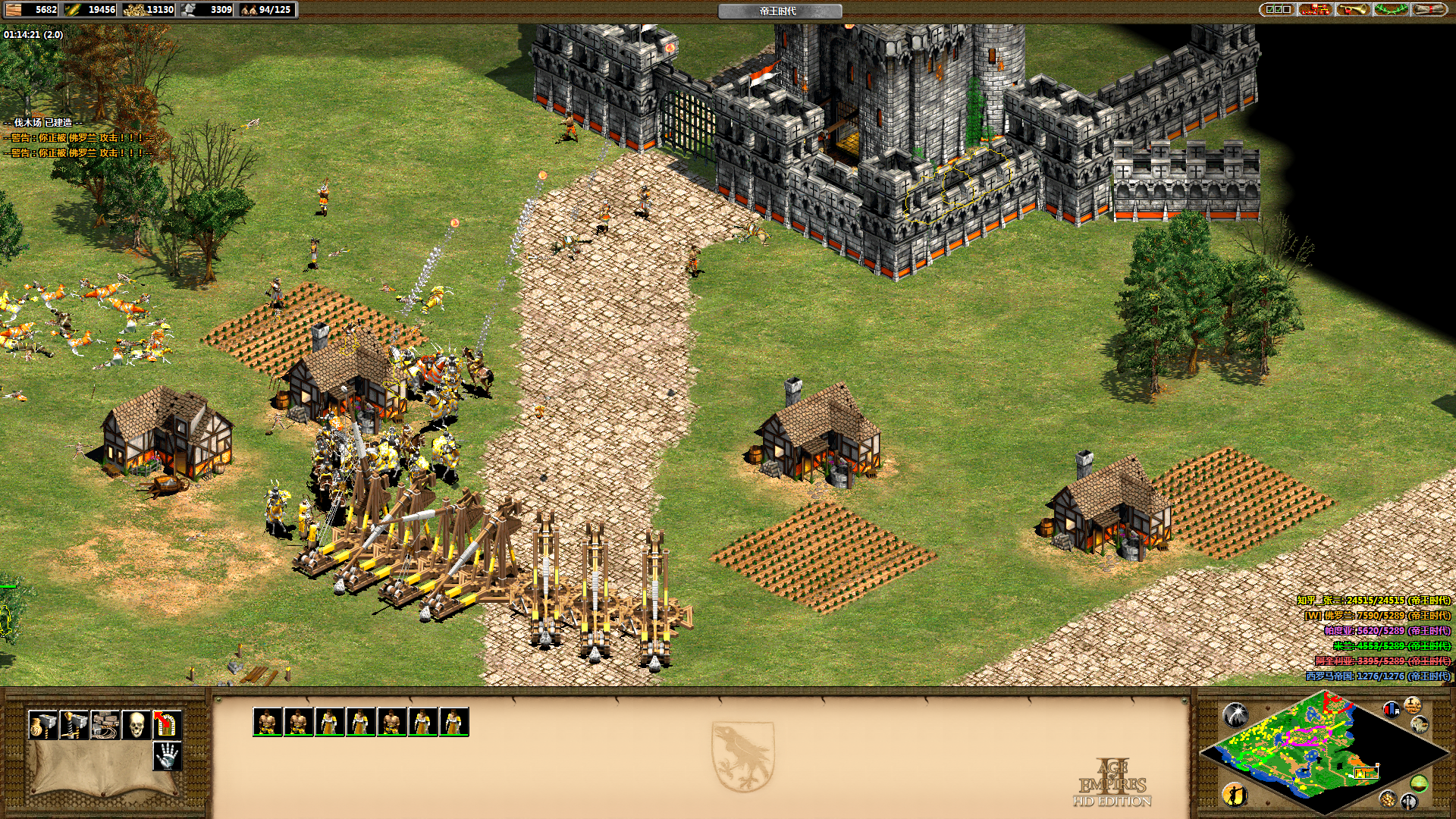Open the objectives checklist button
Viewport: 1456px width, 819px height.
(x=1278, y=10)
